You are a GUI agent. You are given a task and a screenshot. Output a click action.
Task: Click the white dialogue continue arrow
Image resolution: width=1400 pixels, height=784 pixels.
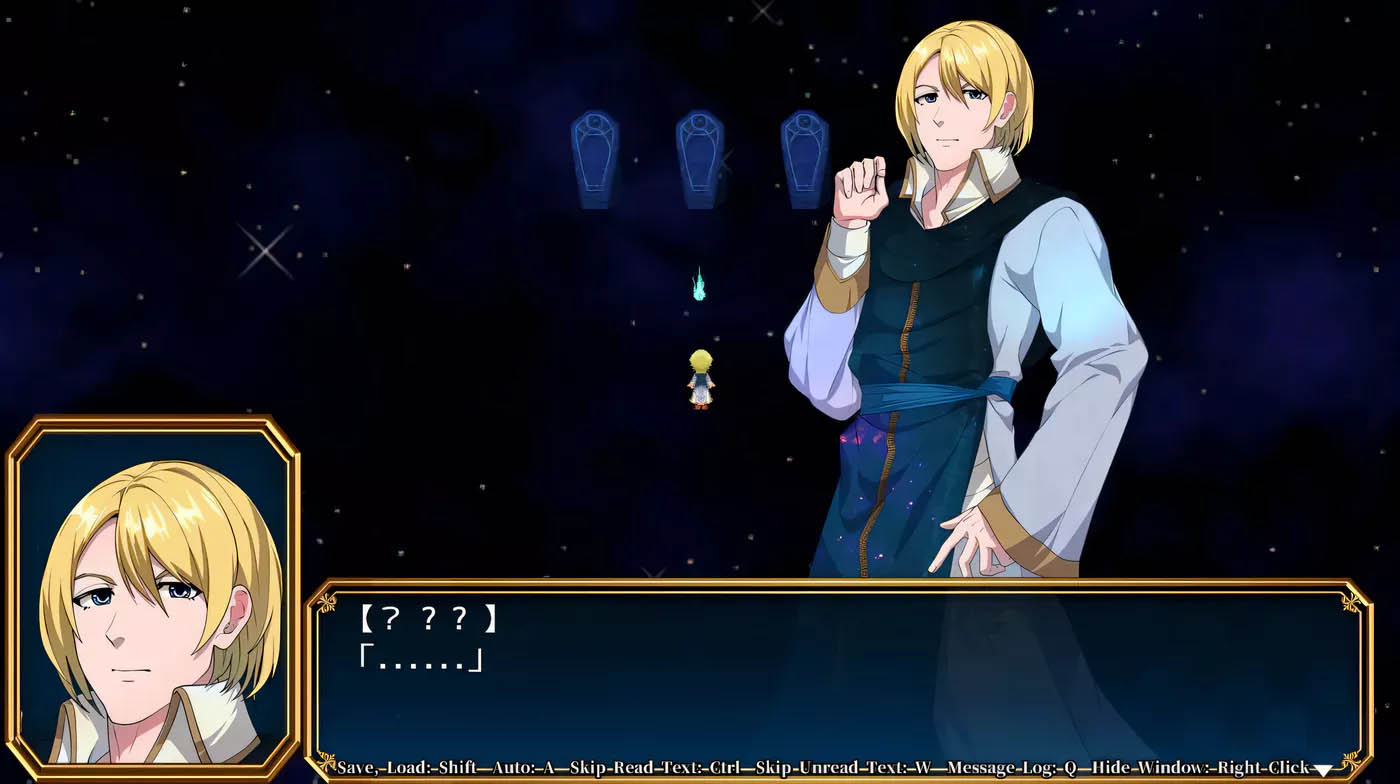point(1323,770)
